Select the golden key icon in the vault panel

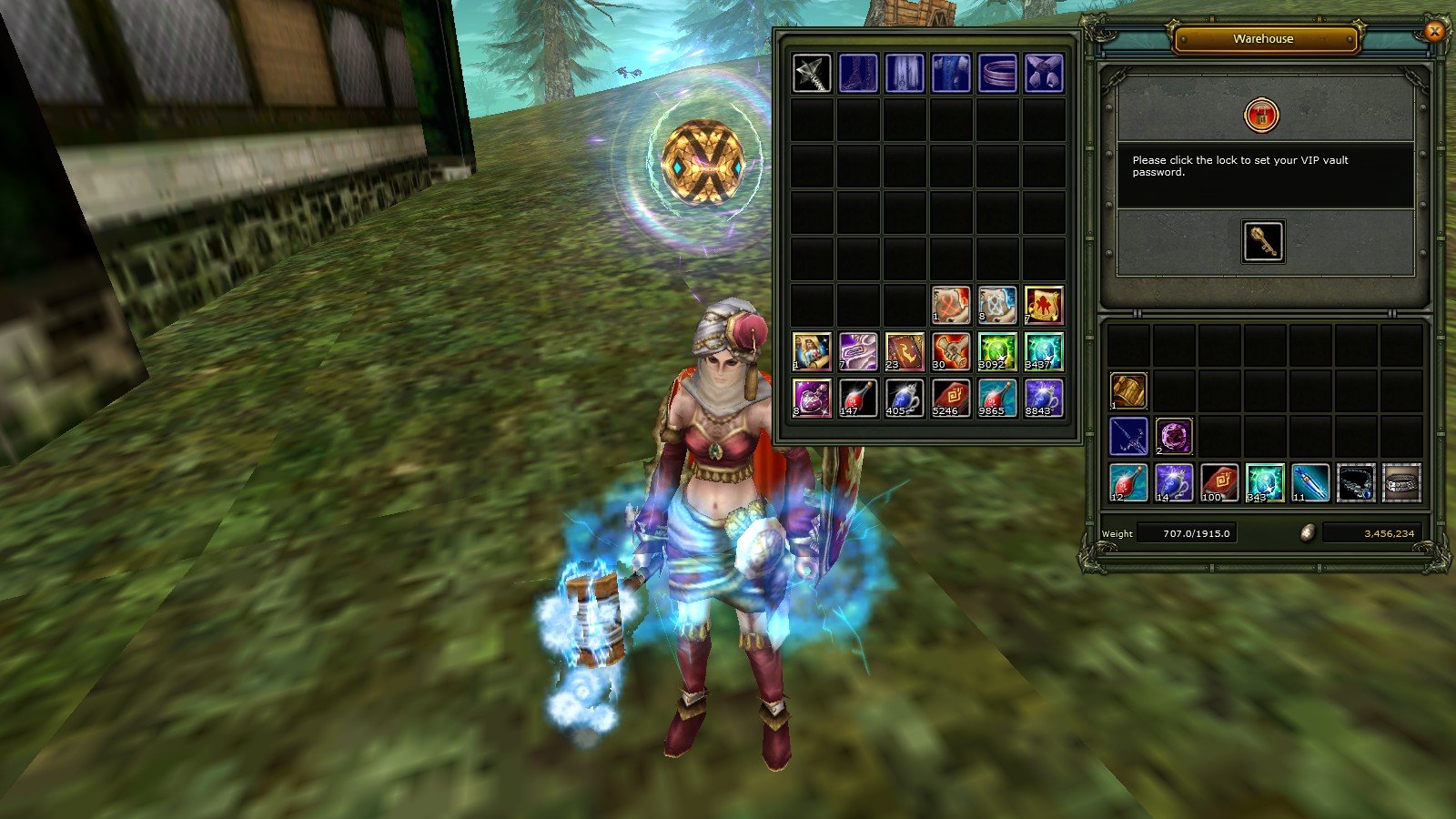tap(1264, 243)
